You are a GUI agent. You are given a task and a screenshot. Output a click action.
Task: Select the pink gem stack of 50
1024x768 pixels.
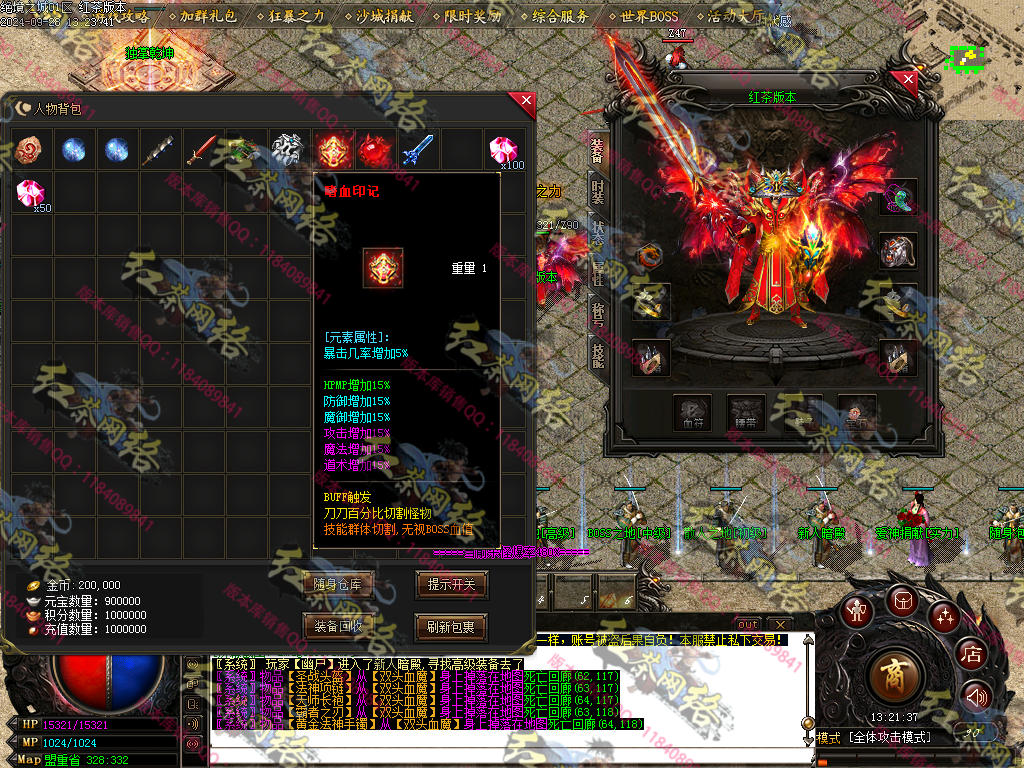coord(32,193)
